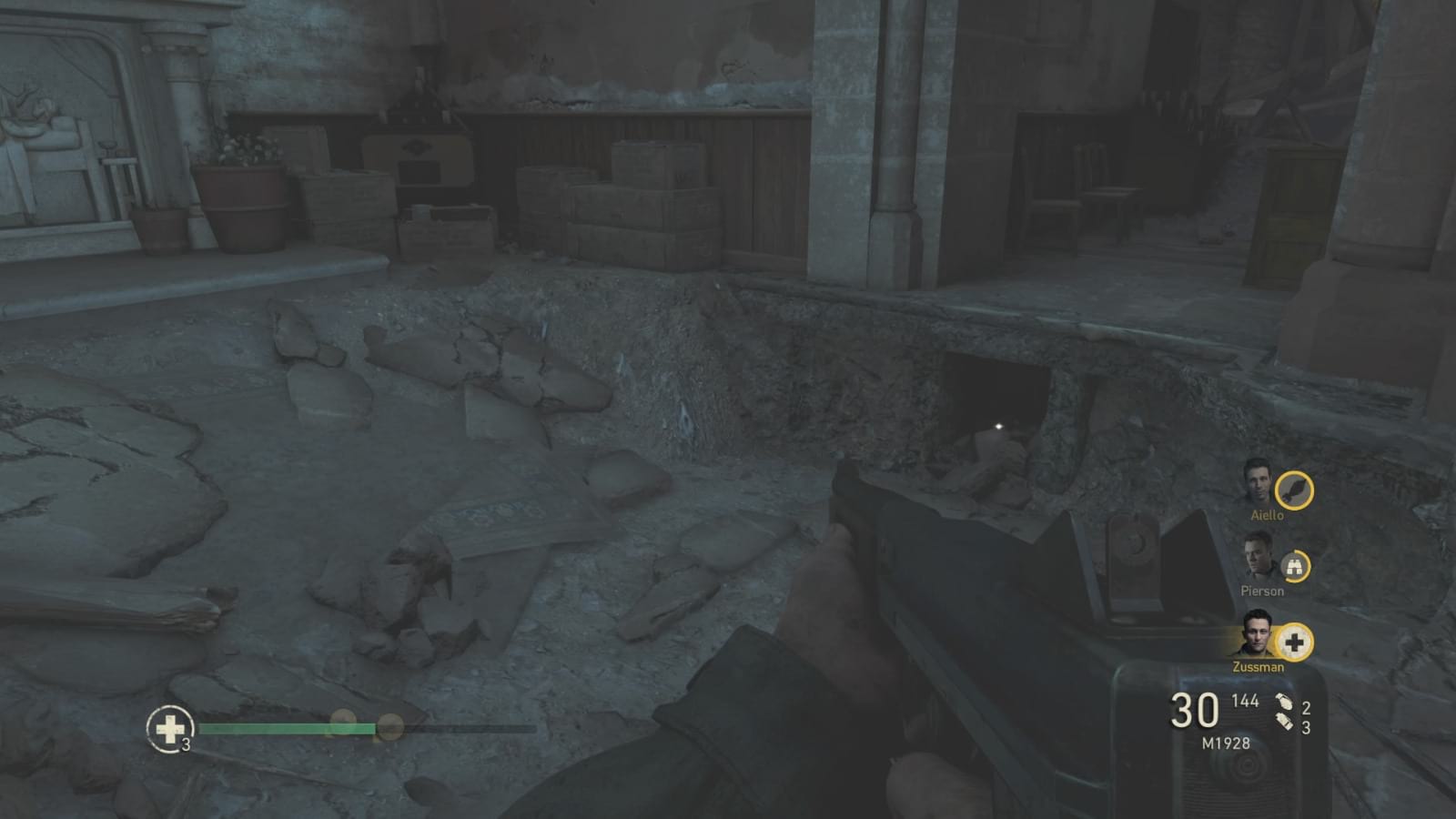Select Aiello's grenade resupply ability icon
1456x819 pixels.
pos(1296,491)
